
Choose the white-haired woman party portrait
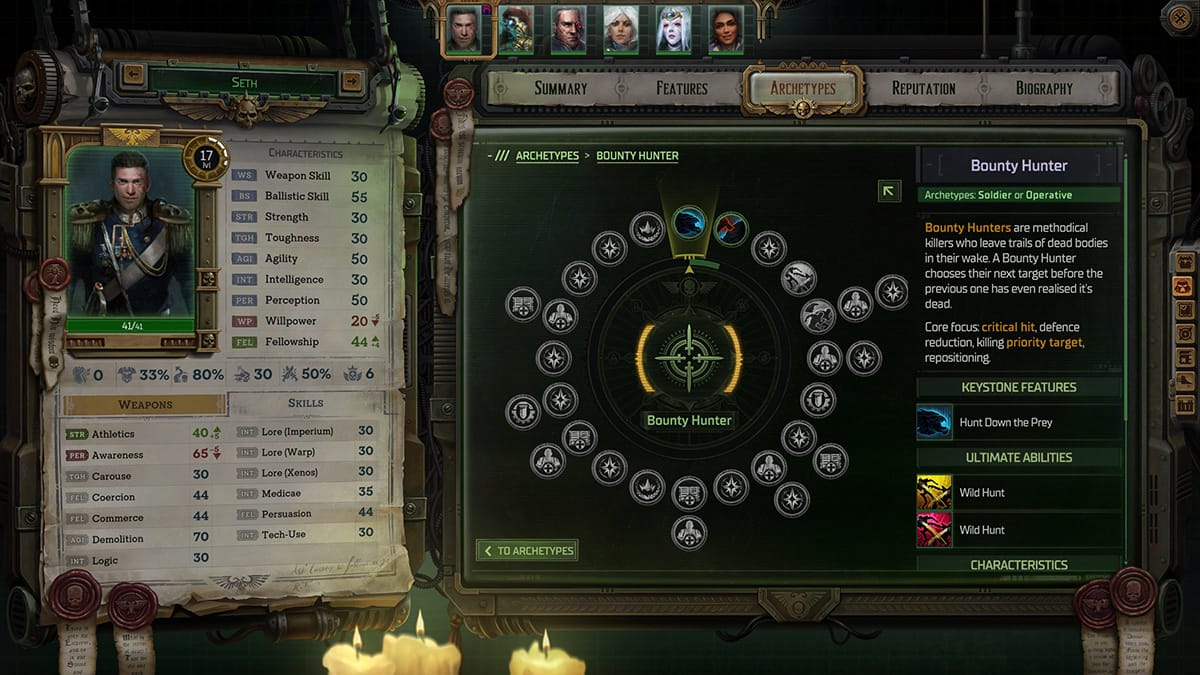pos(621,30)
